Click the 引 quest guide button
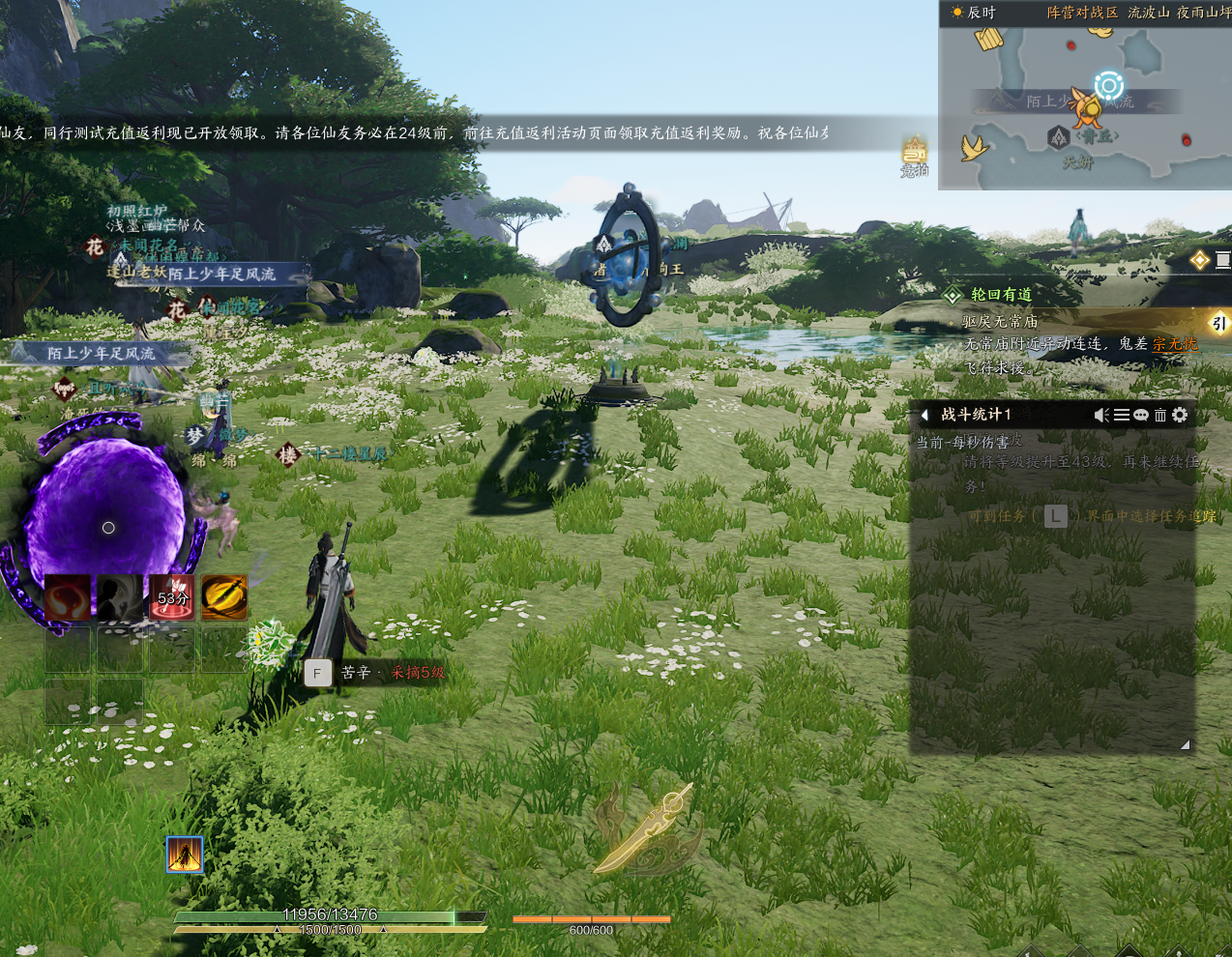 click(1218, 324)
